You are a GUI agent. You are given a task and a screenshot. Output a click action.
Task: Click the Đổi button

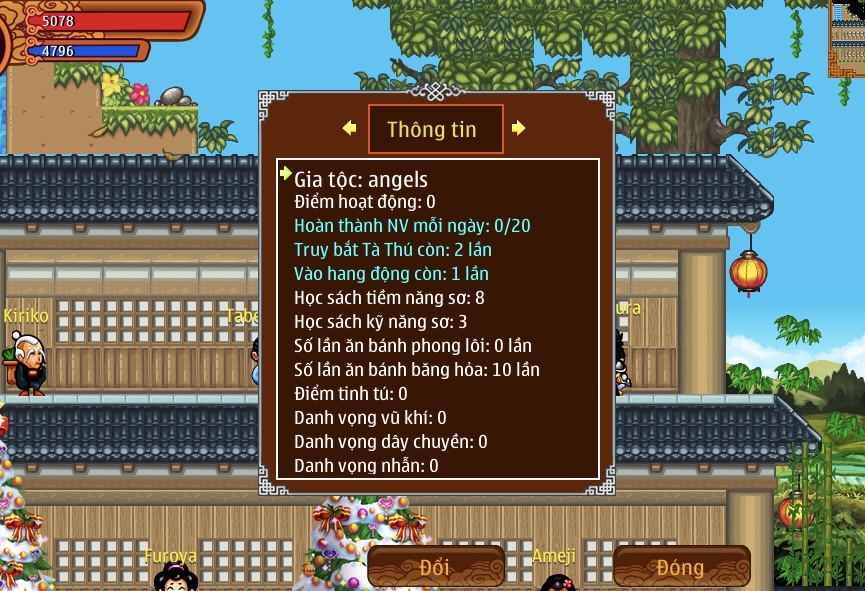click(x=435, y=567)
